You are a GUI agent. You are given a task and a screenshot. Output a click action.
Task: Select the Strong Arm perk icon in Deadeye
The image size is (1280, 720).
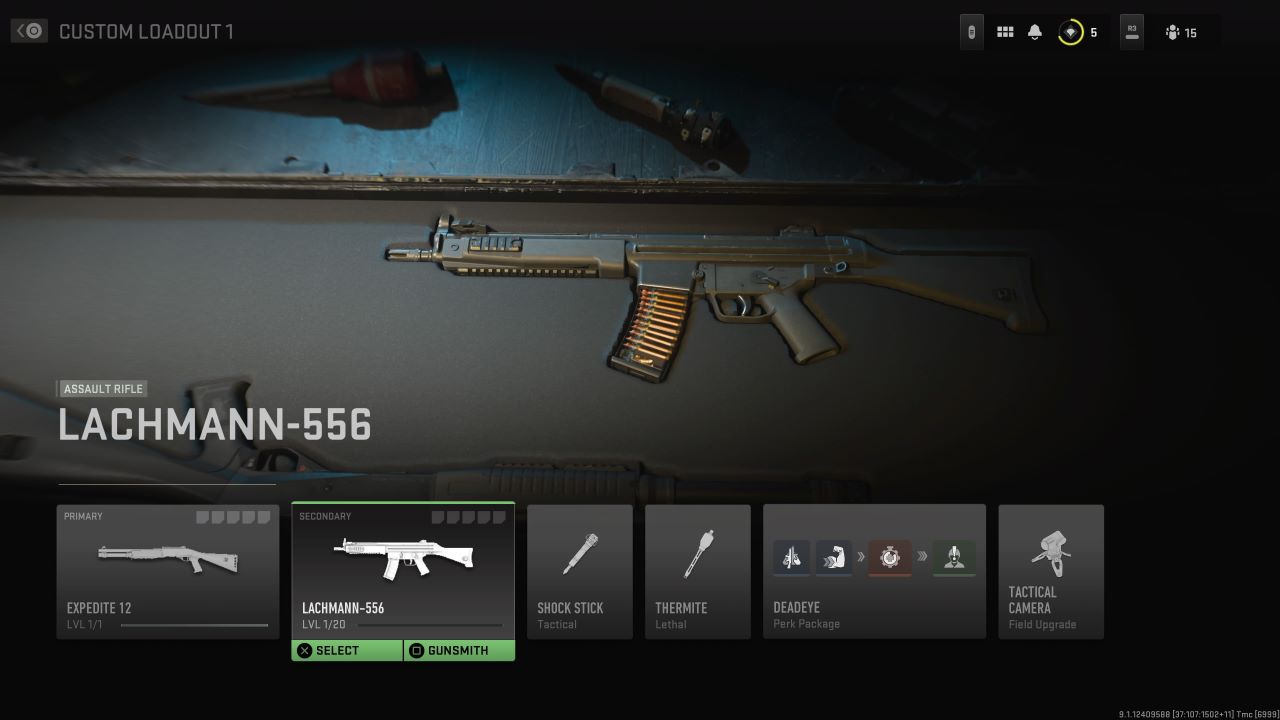click(835, 558)
